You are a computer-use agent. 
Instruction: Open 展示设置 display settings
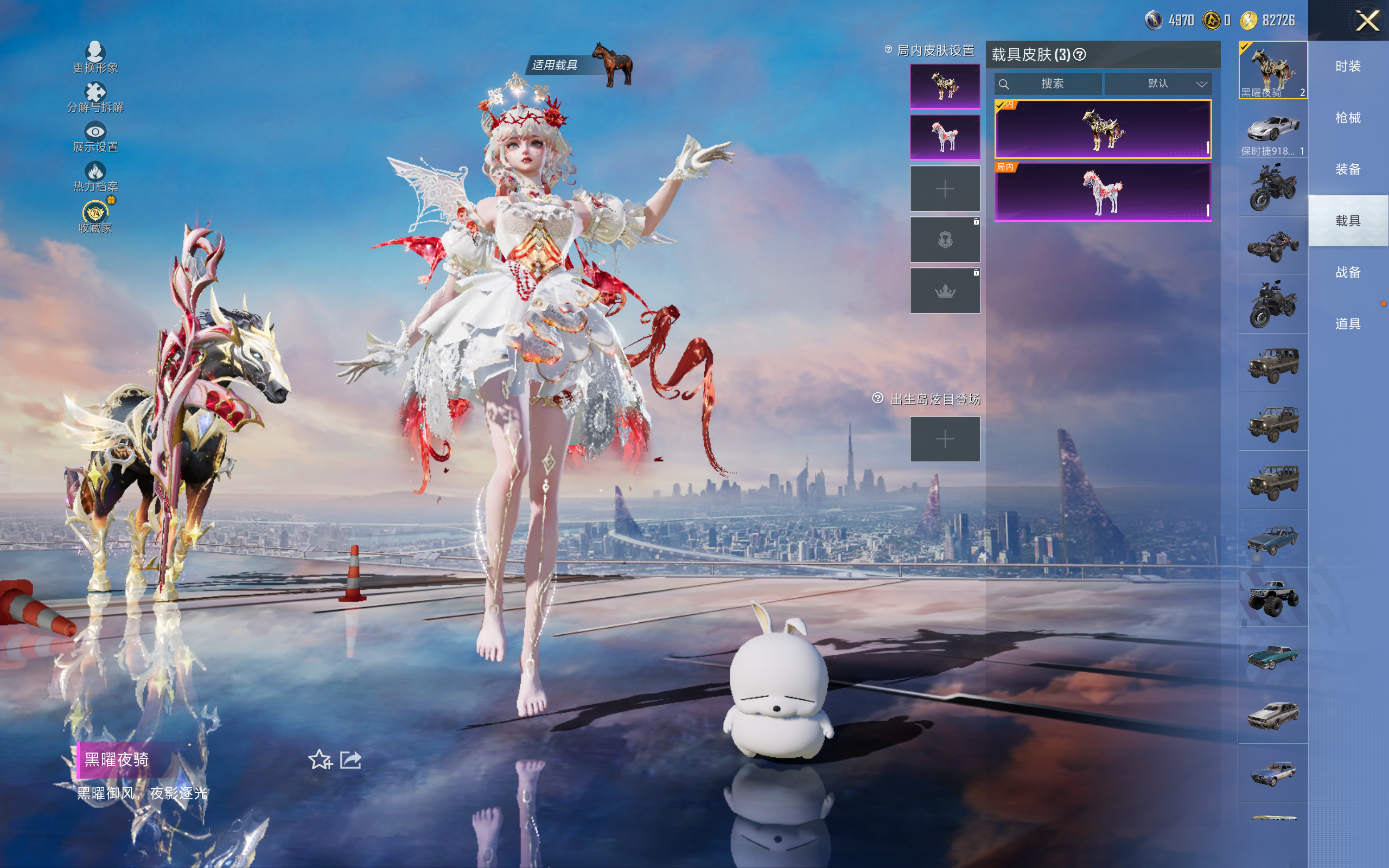(x=95, y=137)
